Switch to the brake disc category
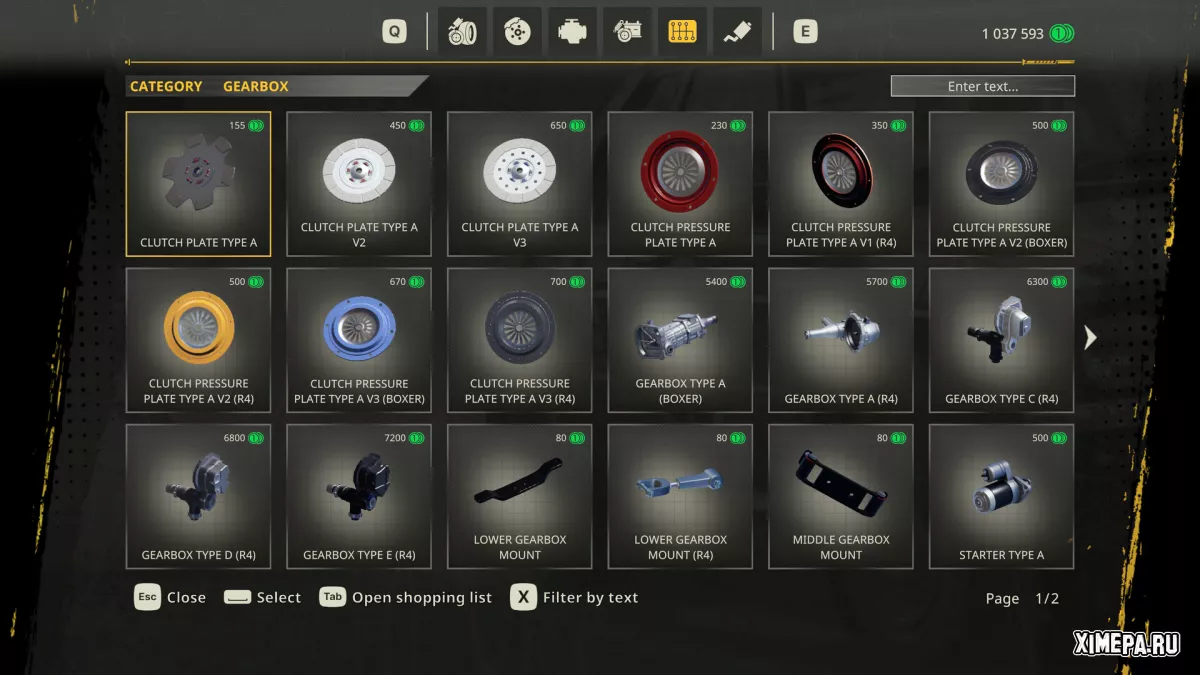Viewport: 1200px width, 675px height. pos(517,32)
